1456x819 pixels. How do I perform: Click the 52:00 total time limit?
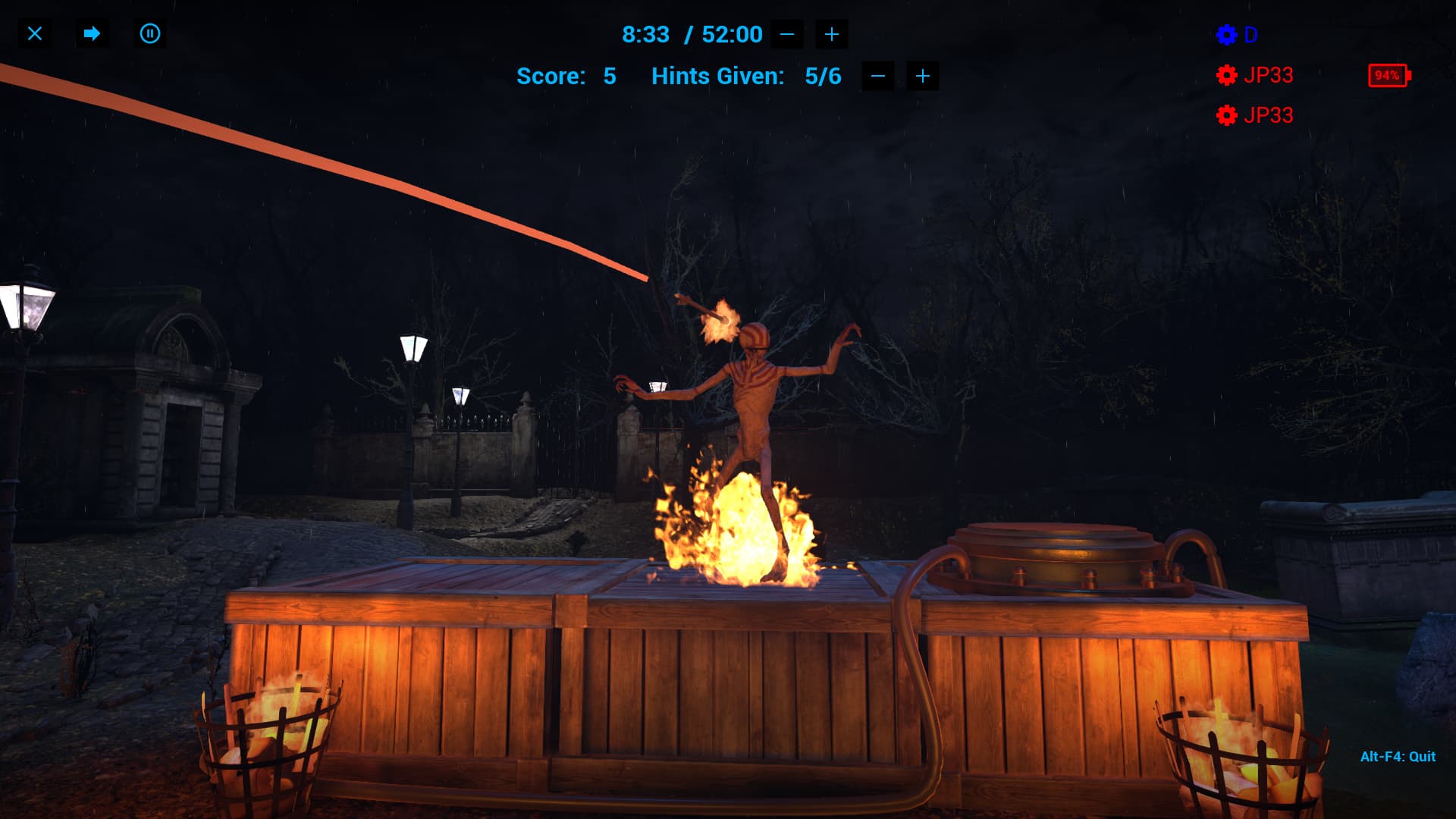[x=730, y=34]
